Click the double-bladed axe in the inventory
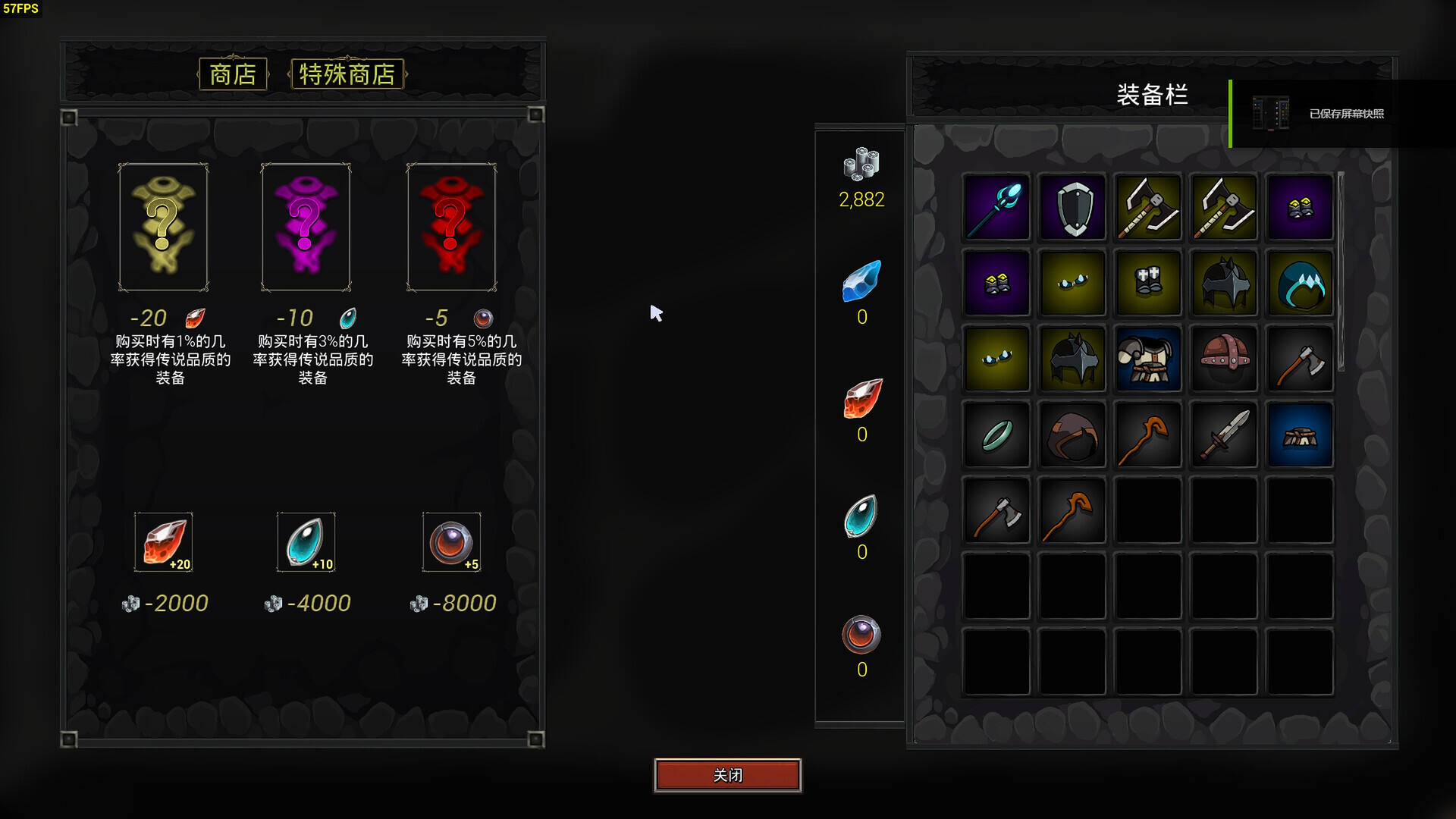This screenshot has height=819, width=1456. (x=1148, y=207)
